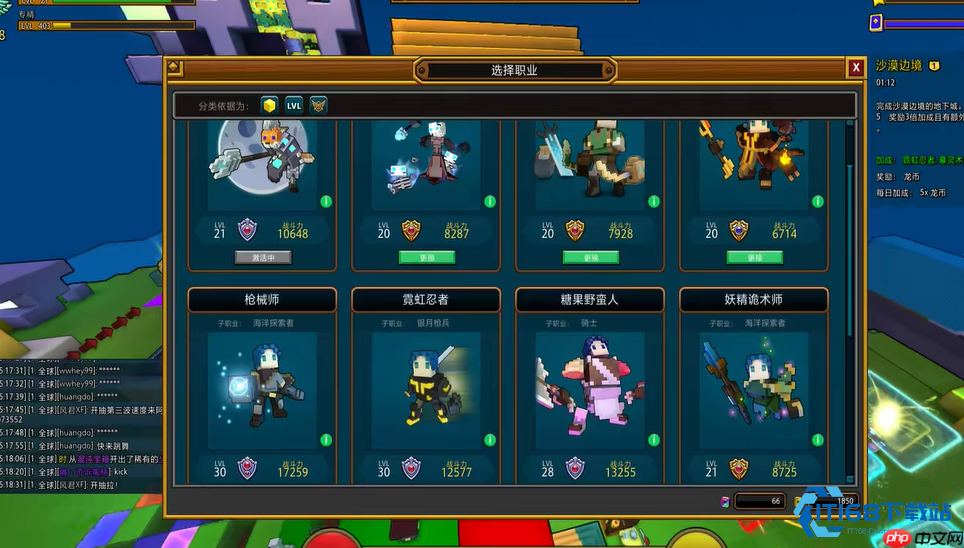Sort classes by the power rank badge

coord(318,105)
